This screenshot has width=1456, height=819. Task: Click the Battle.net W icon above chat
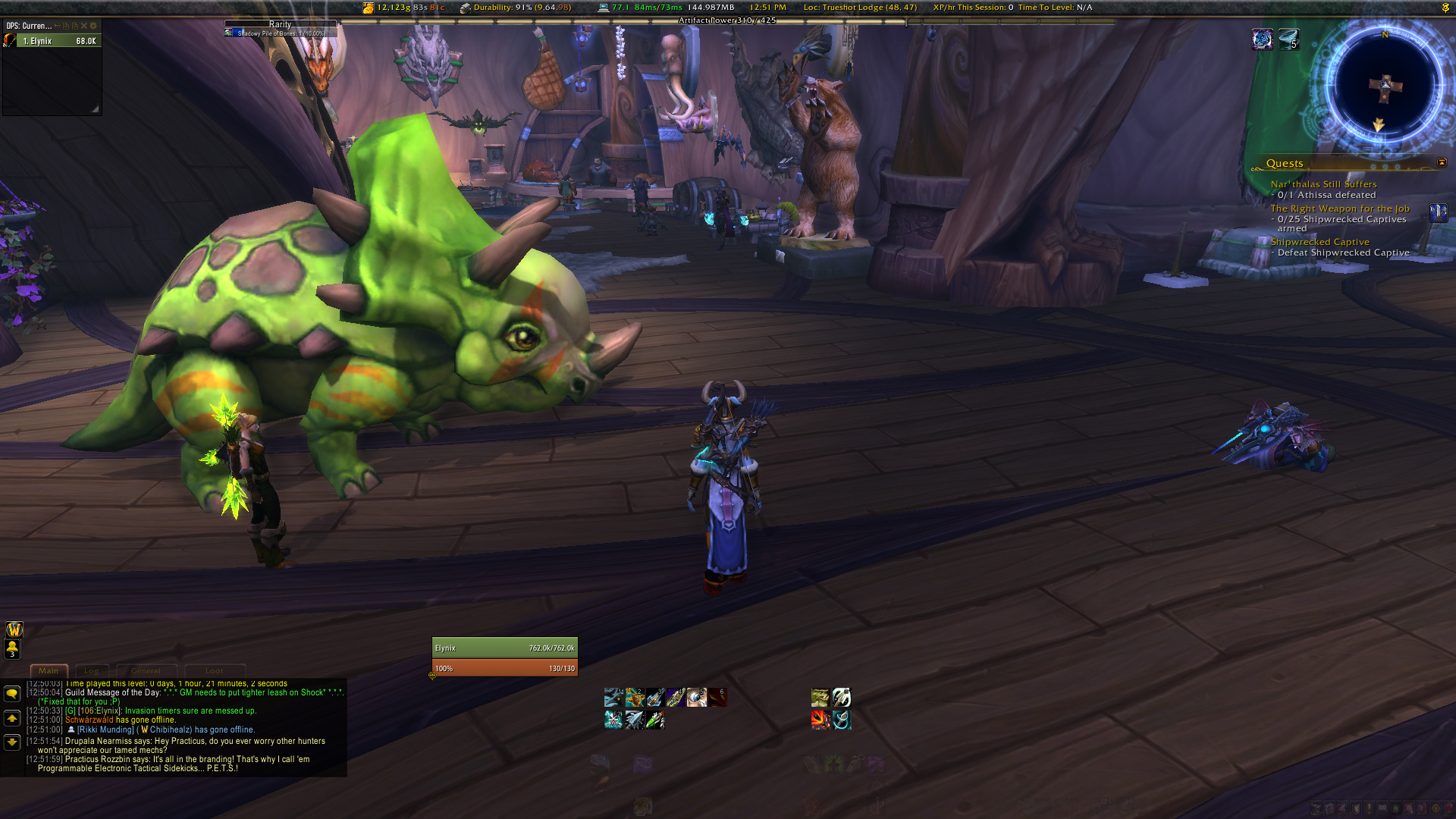click(14, 629)
